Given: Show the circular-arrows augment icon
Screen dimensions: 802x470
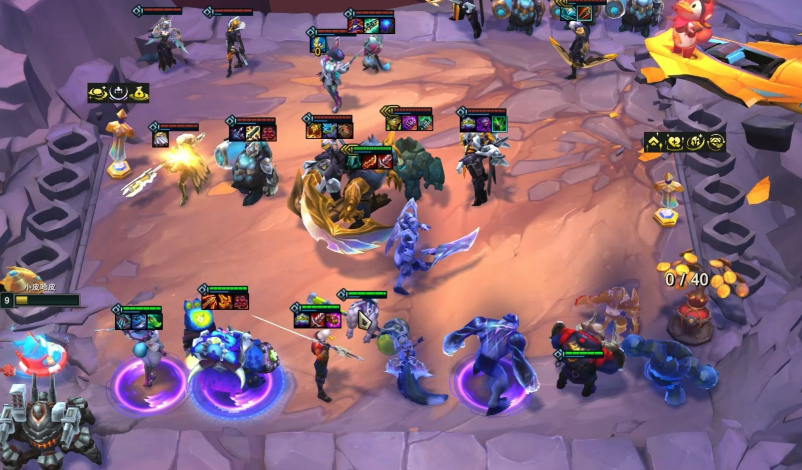Looking at the screenshot, I should pos(716,142).
